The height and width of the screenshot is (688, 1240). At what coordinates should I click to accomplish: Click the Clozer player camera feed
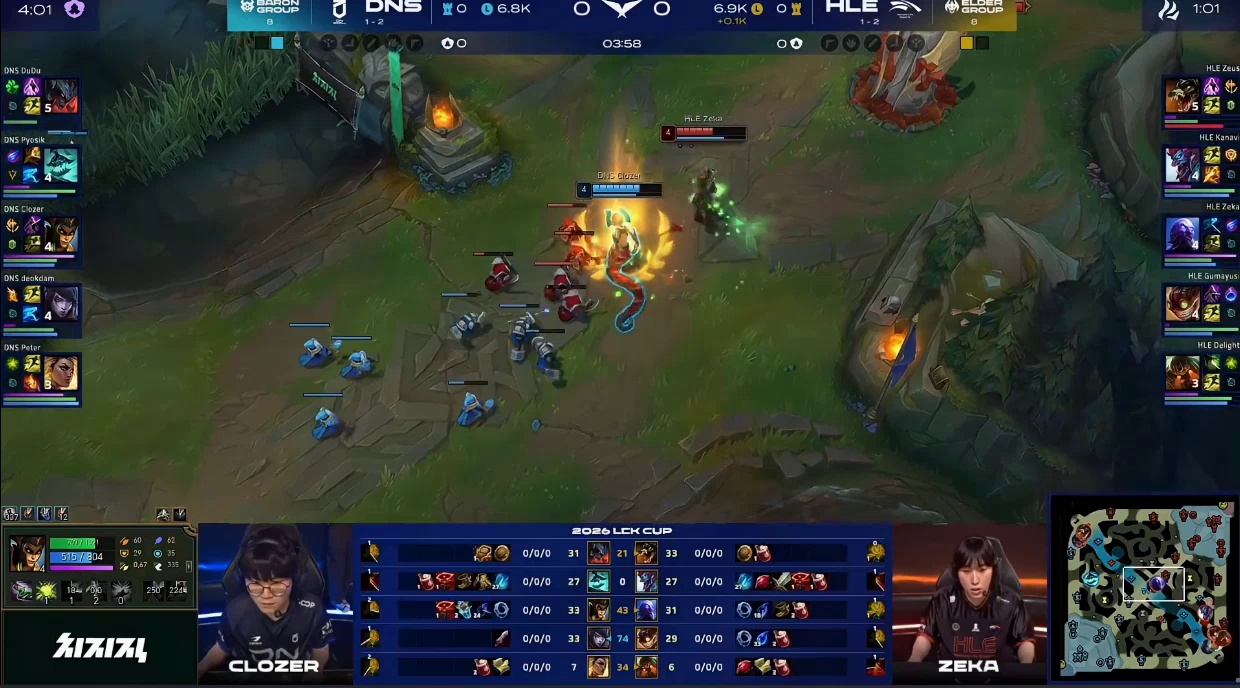pyautogui.click(x=274, y=598)
